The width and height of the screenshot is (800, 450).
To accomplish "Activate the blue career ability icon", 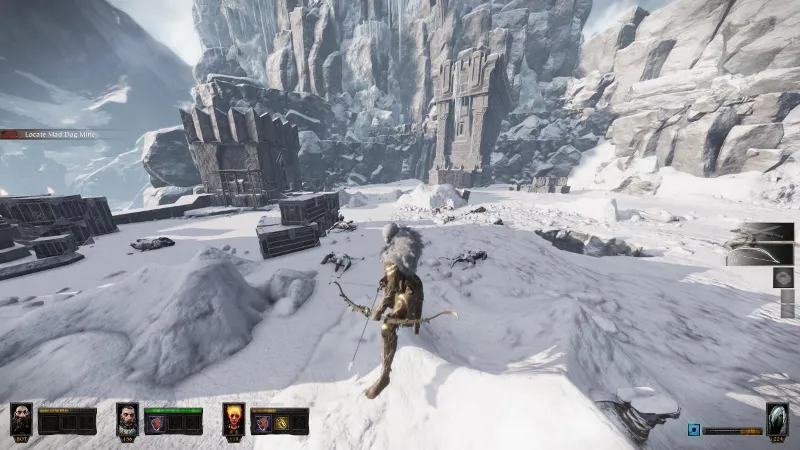I will click(x=693, y=430).
